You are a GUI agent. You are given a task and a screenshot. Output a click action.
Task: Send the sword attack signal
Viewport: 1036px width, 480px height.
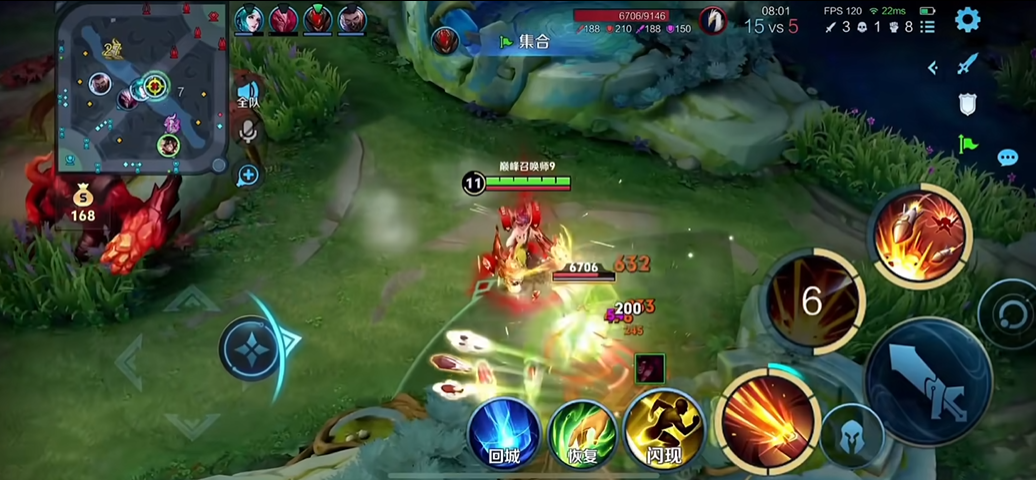coord(967,65)
